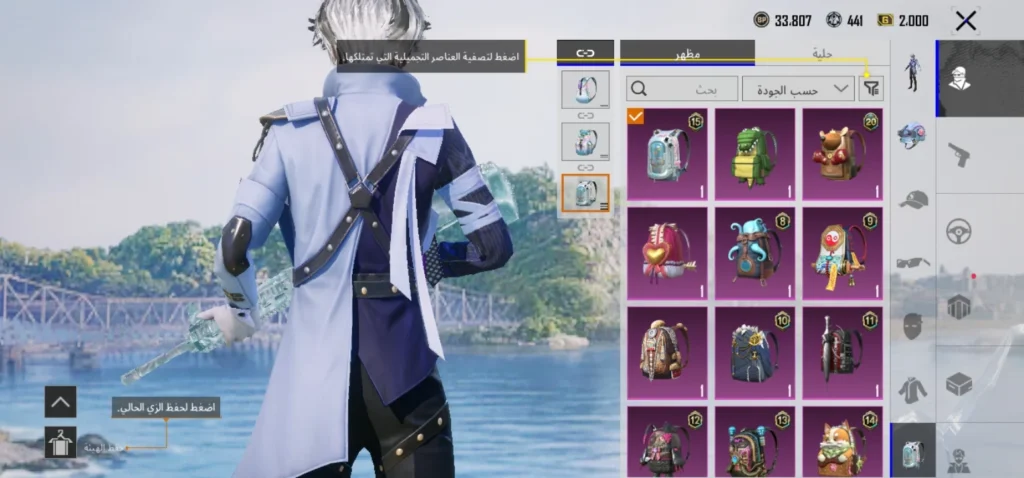Close the inventory screen with the X
The image size is (1024, 478).
965,21
